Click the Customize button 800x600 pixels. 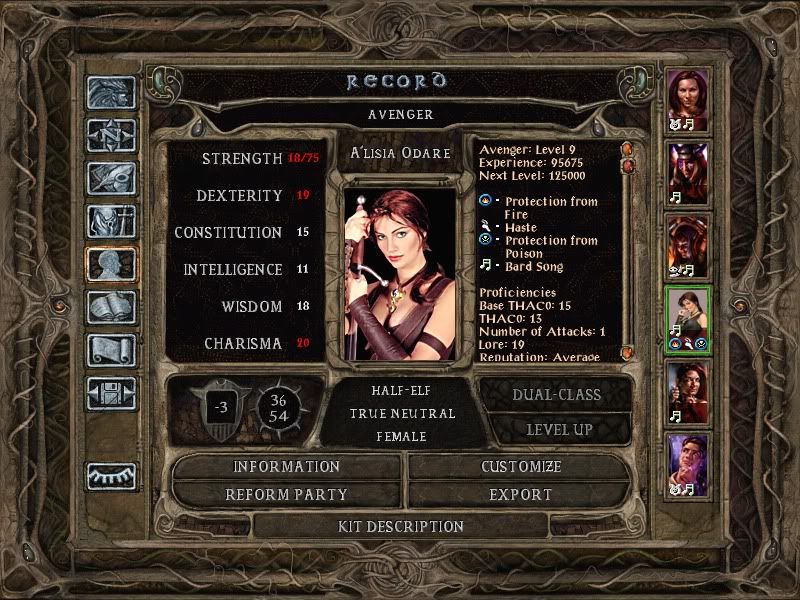(x=521, y=467)
